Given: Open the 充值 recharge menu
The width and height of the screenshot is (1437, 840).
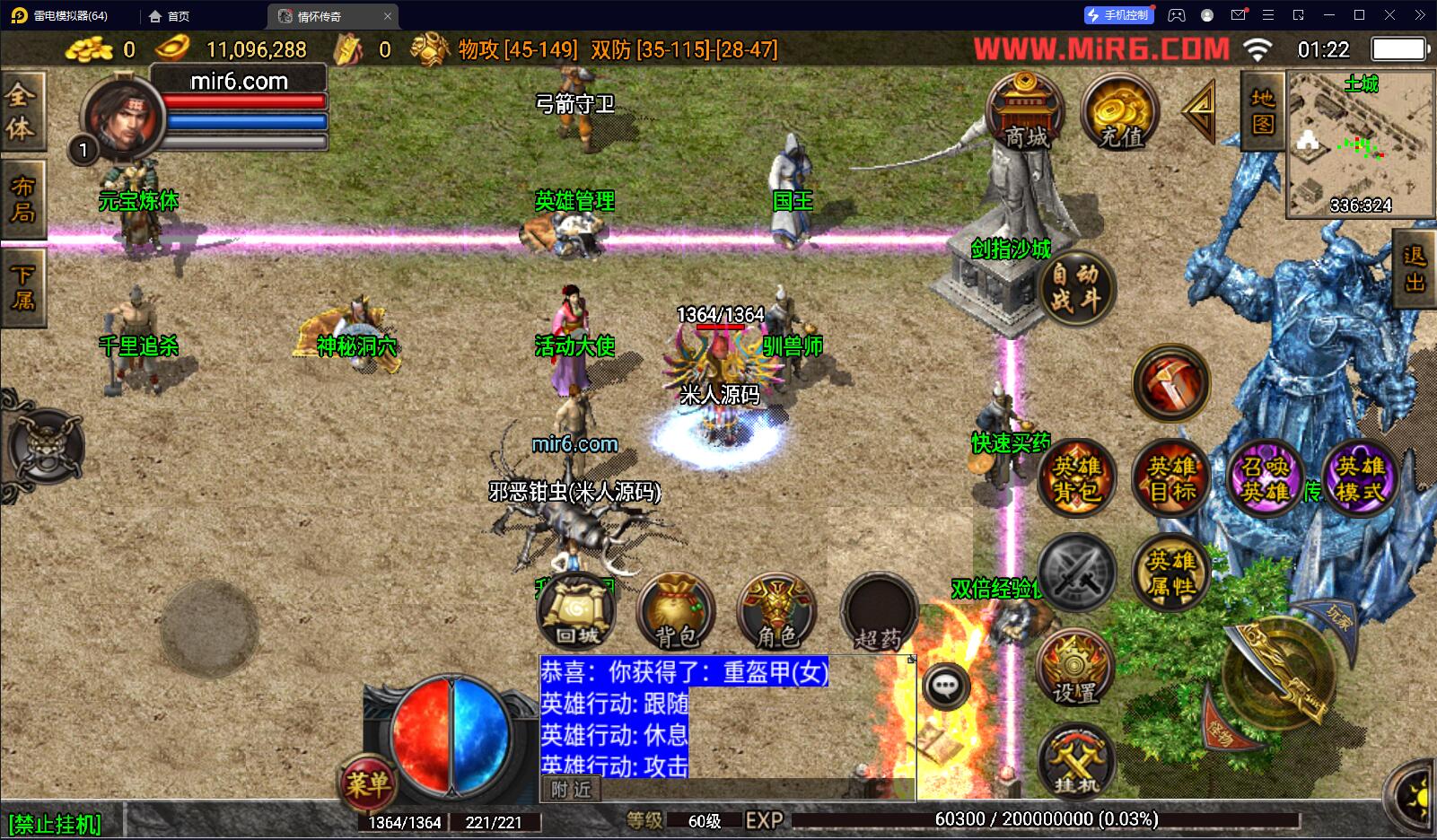Looking at the screenshot, I should pos(1119,112).
